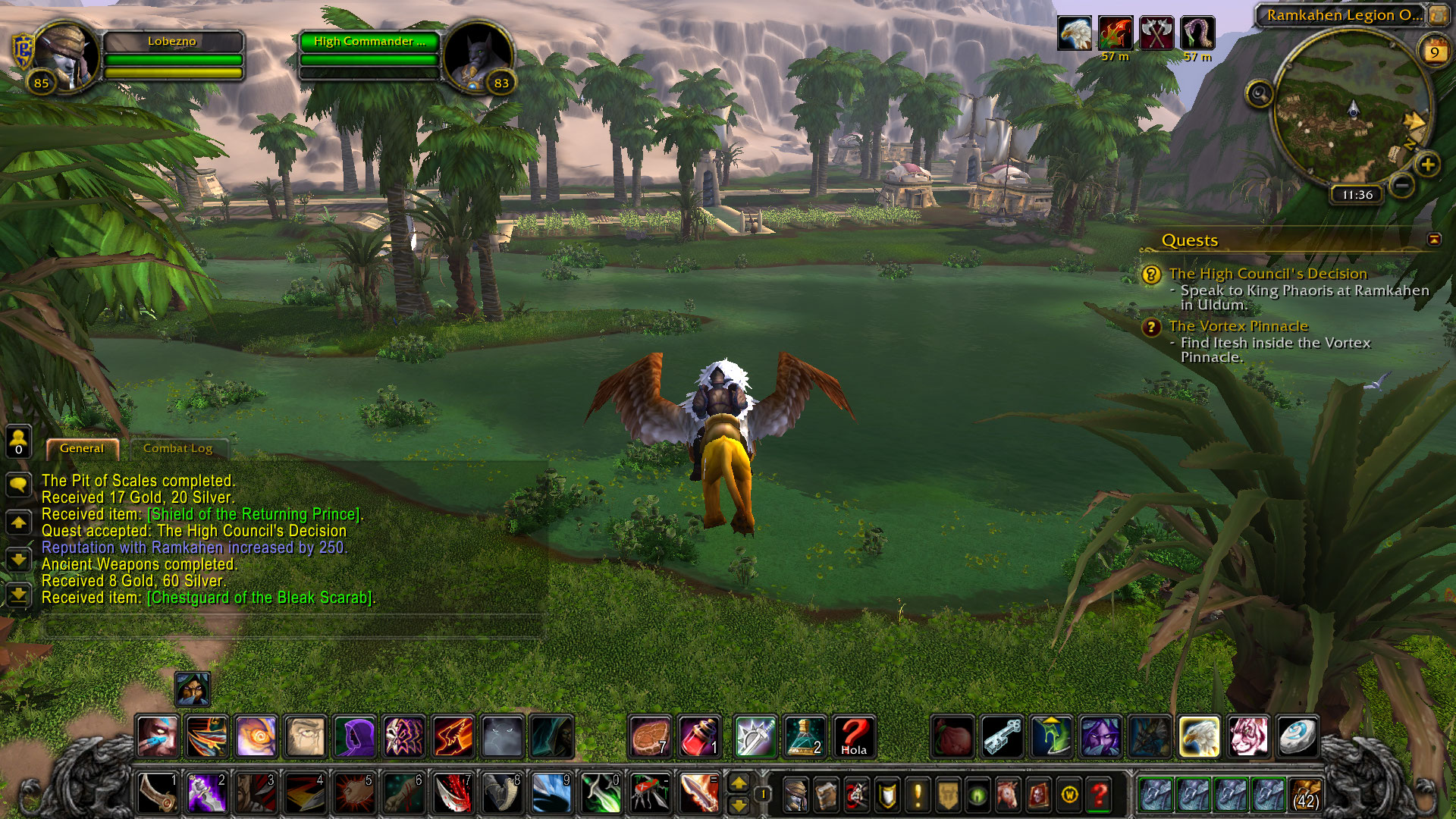Collapse the Quests tracker panel
1456x819 pixels.
point(1433,240)
